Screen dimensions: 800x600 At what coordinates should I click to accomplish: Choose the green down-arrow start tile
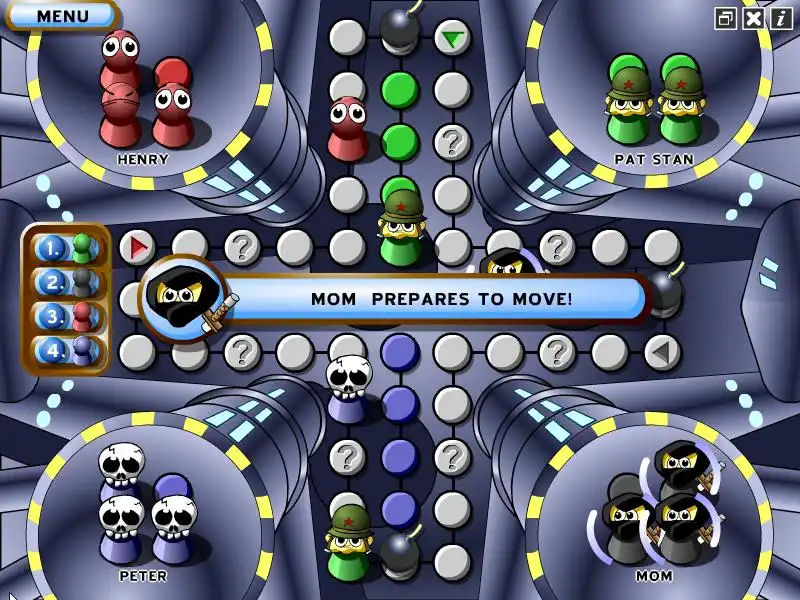(x=453, y=38)
